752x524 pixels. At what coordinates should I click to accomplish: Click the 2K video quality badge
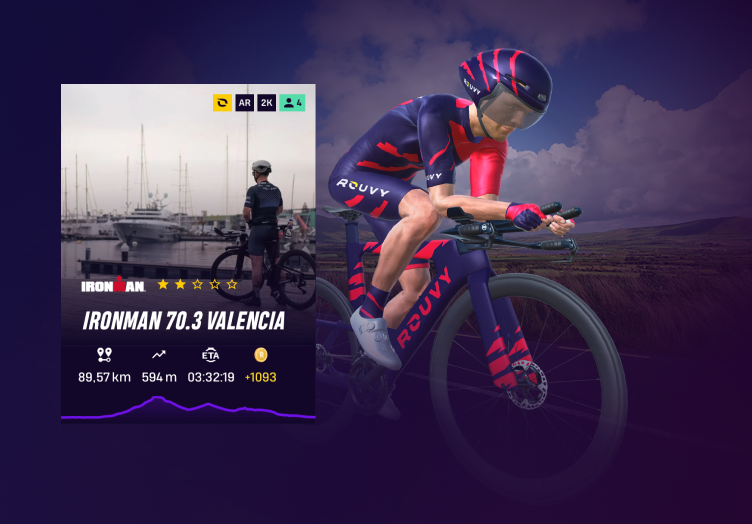click(267, 102)
